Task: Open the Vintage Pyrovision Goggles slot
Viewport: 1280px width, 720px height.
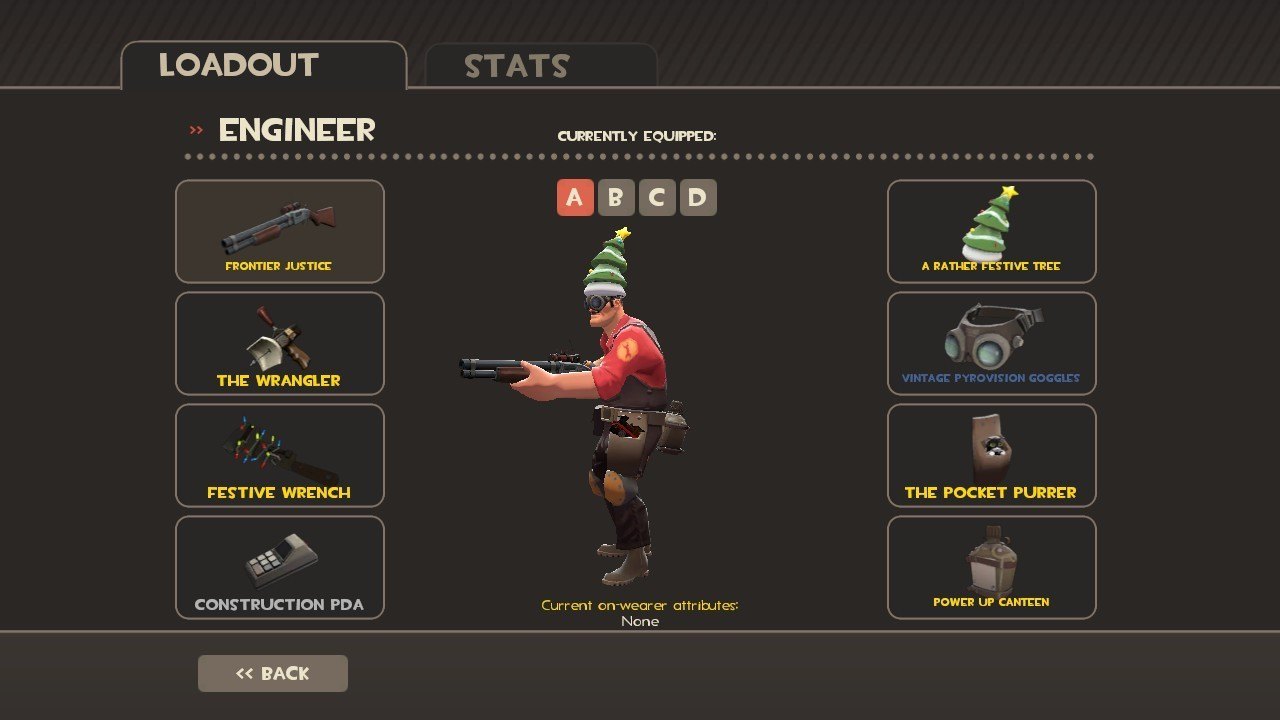Action: coord(991,343)
